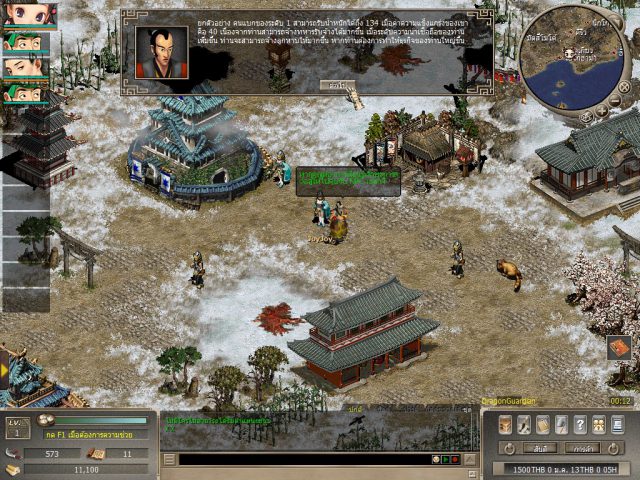Open the first icon in bottom-right menu row
Screen dimensions: 640x480
[505, 424]
